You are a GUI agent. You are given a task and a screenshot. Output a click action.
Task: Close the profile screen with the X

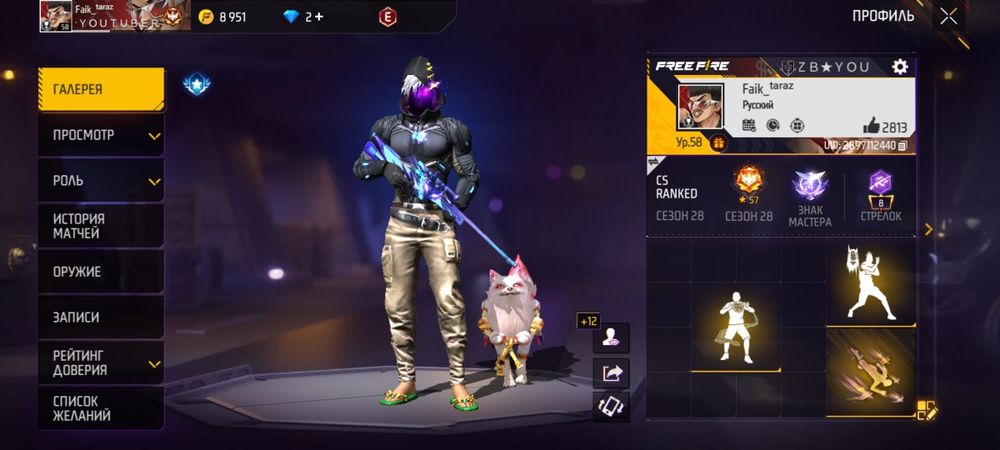tap(948, 16)
